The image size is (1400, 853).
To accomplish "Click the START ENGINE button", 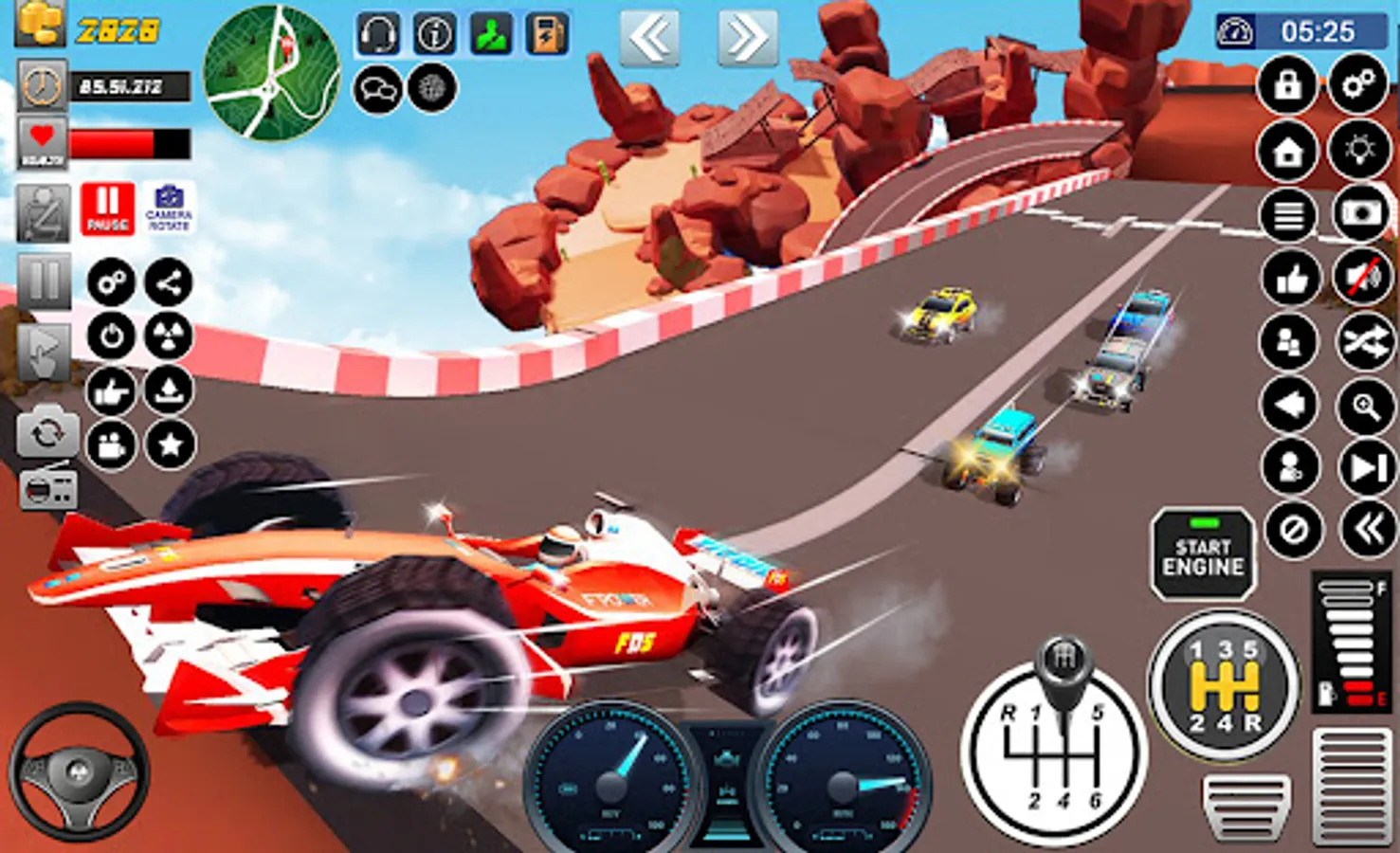I will click(x=1203, y=555).
